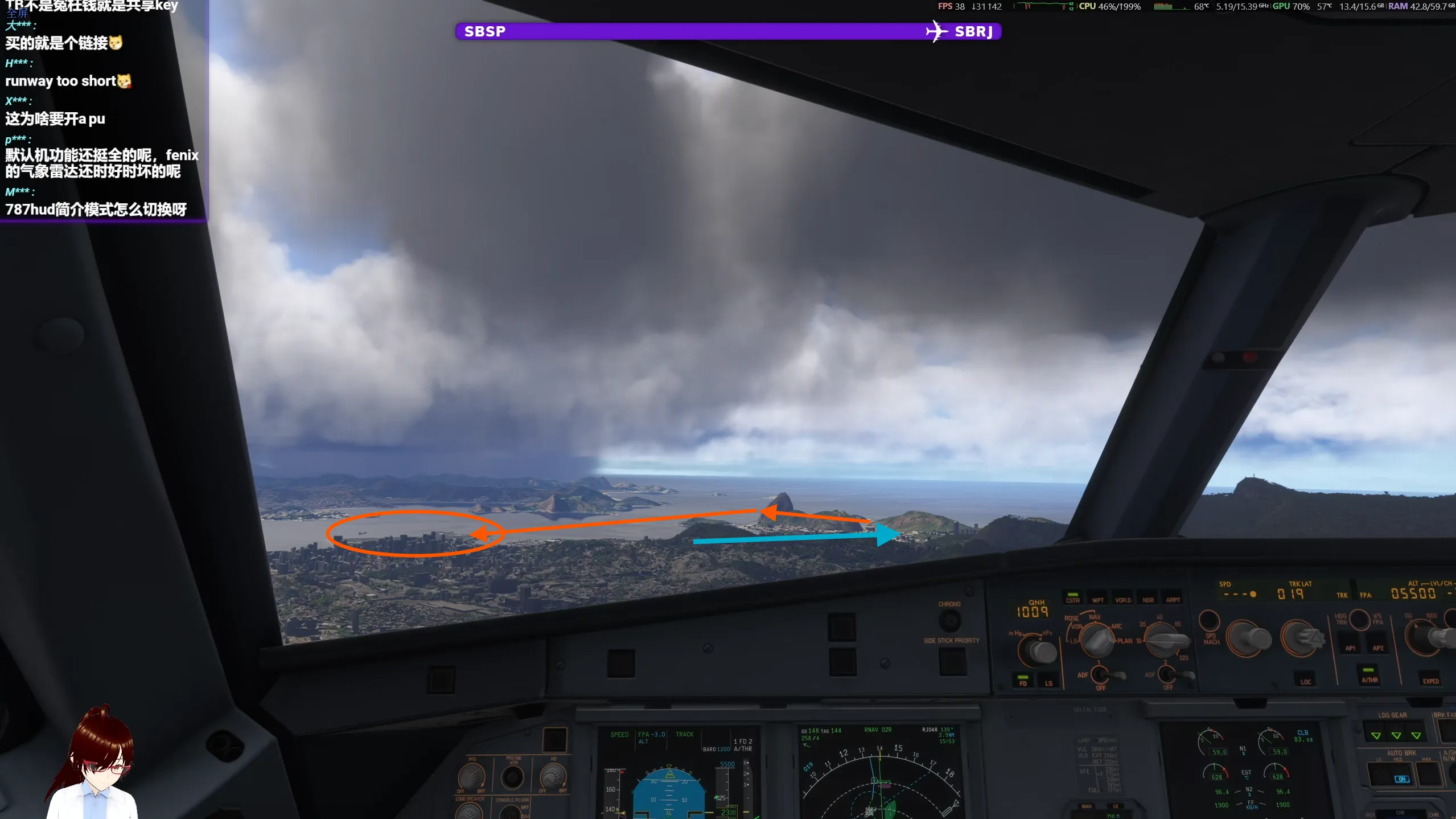Click the AUTO BRK MED button showing ON

[x=1401, y=776]
